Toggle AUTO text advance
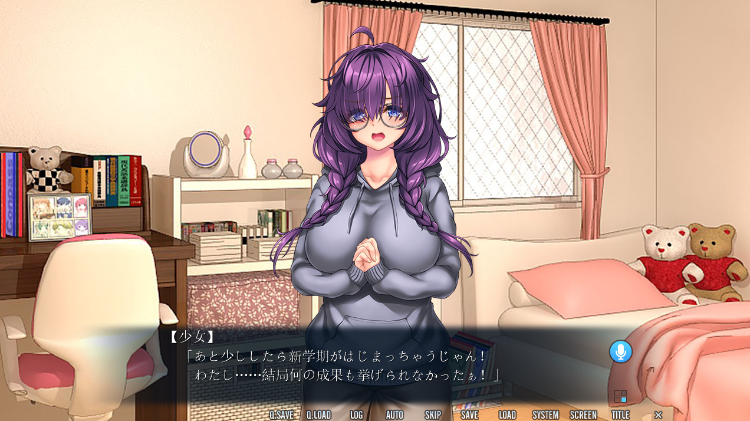Image resolution: width=750 pixels, height=421 pixels. point(394,414)
